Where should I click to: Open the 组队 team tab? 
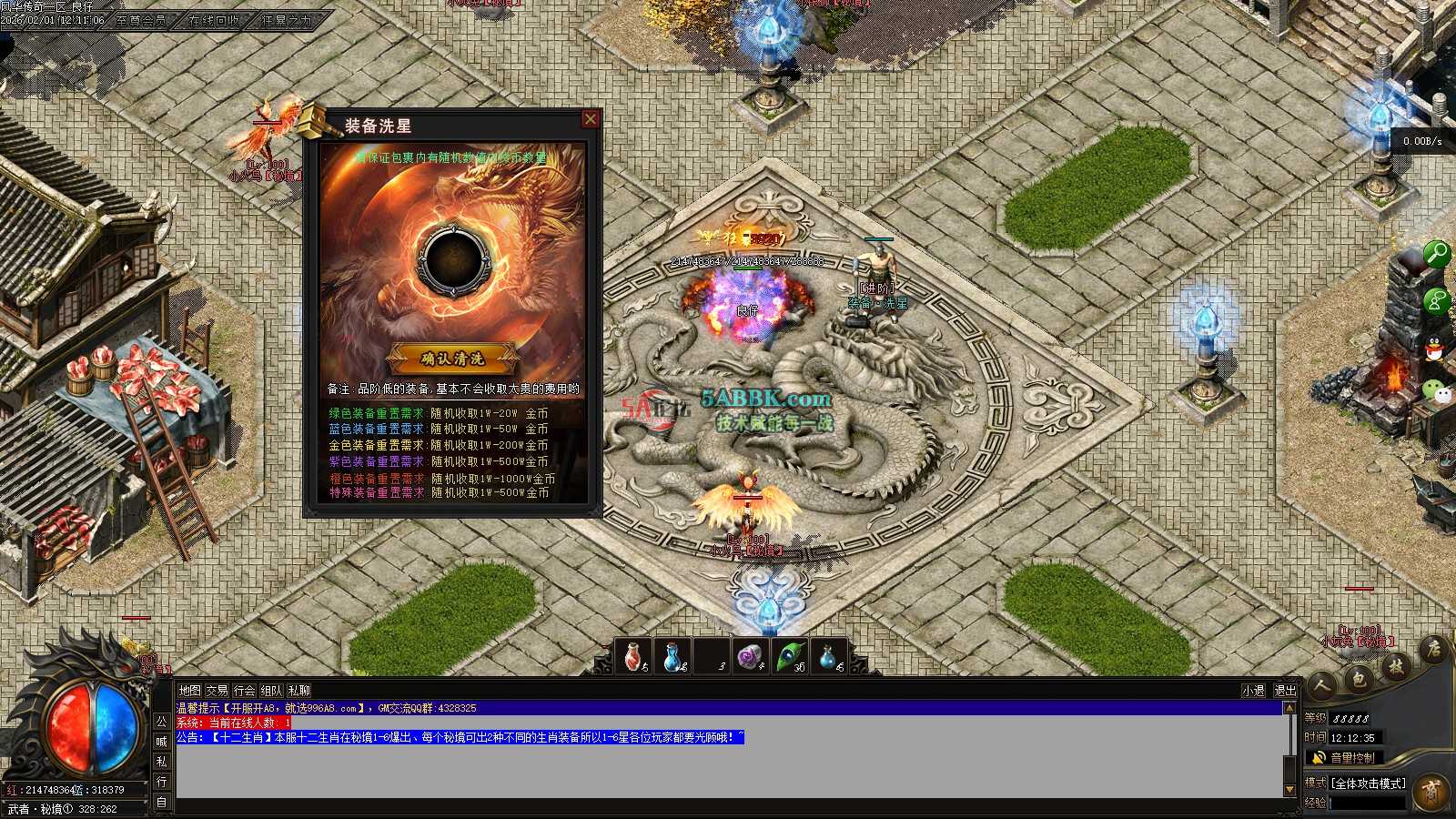coord(271,691)
